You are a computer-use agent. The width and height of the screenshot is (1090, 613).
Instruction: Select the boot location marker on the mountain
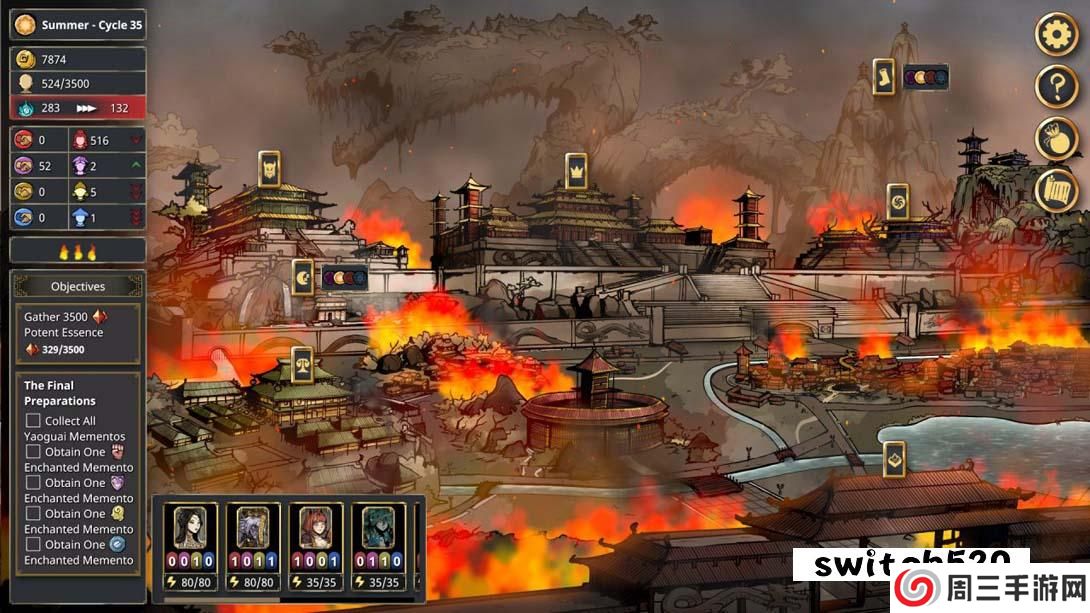883,77
